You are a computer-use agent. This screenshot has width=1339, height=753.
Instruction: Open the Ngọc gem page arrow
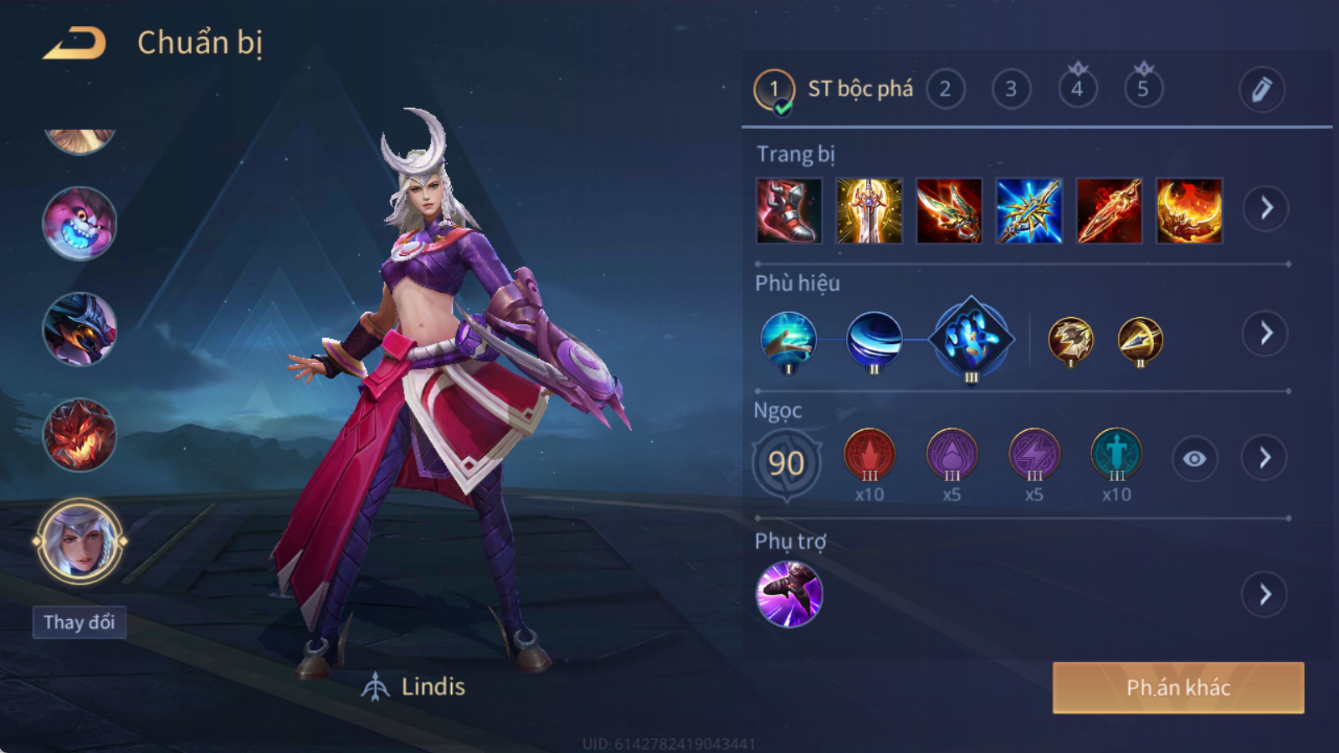coord(1265,458)
